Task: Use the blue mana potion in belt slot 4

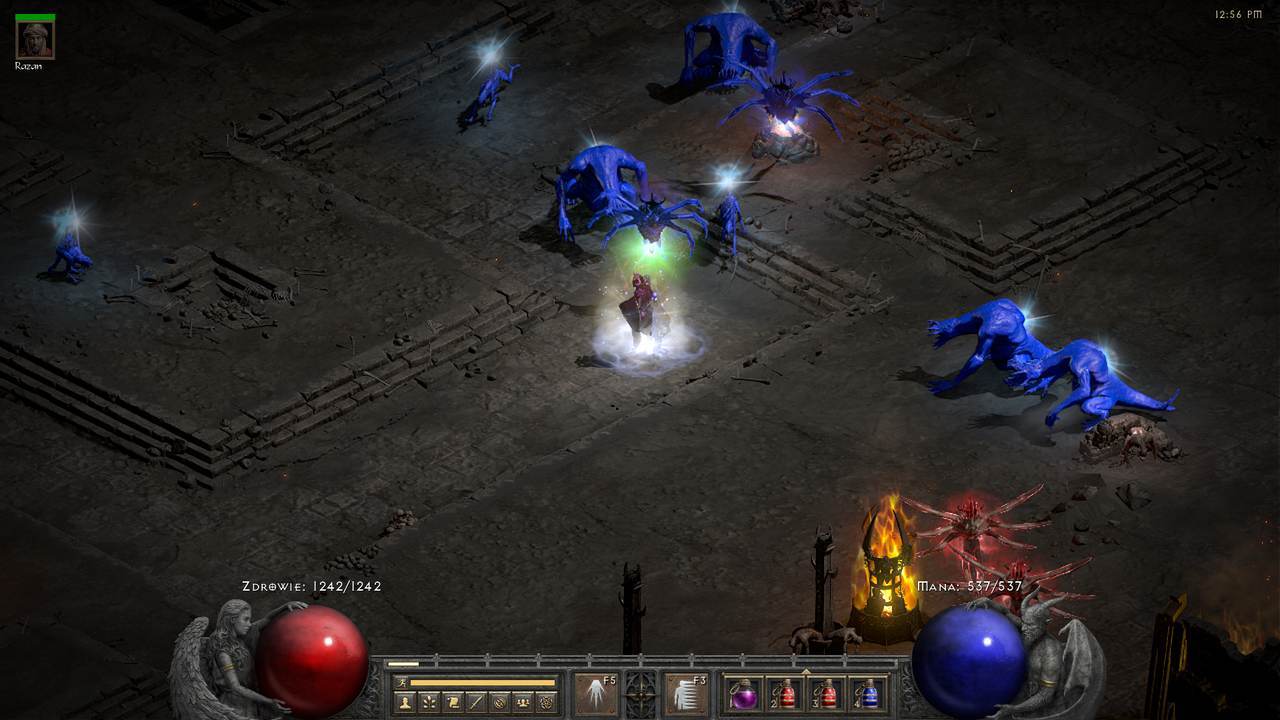Action: [868, 694]
